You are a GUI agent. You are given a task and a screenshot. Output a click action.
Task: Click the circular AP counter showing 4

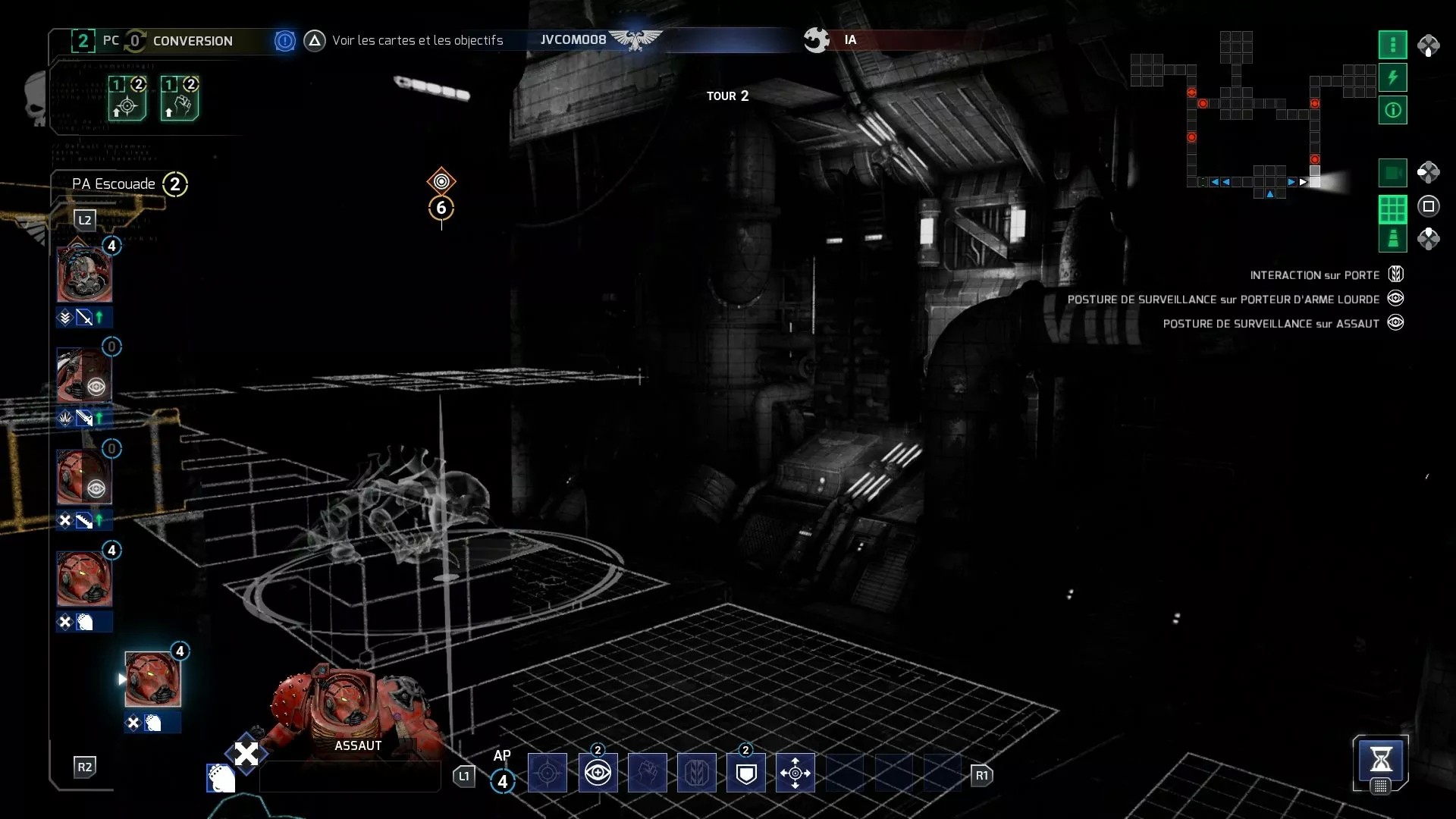pos(503,779)
